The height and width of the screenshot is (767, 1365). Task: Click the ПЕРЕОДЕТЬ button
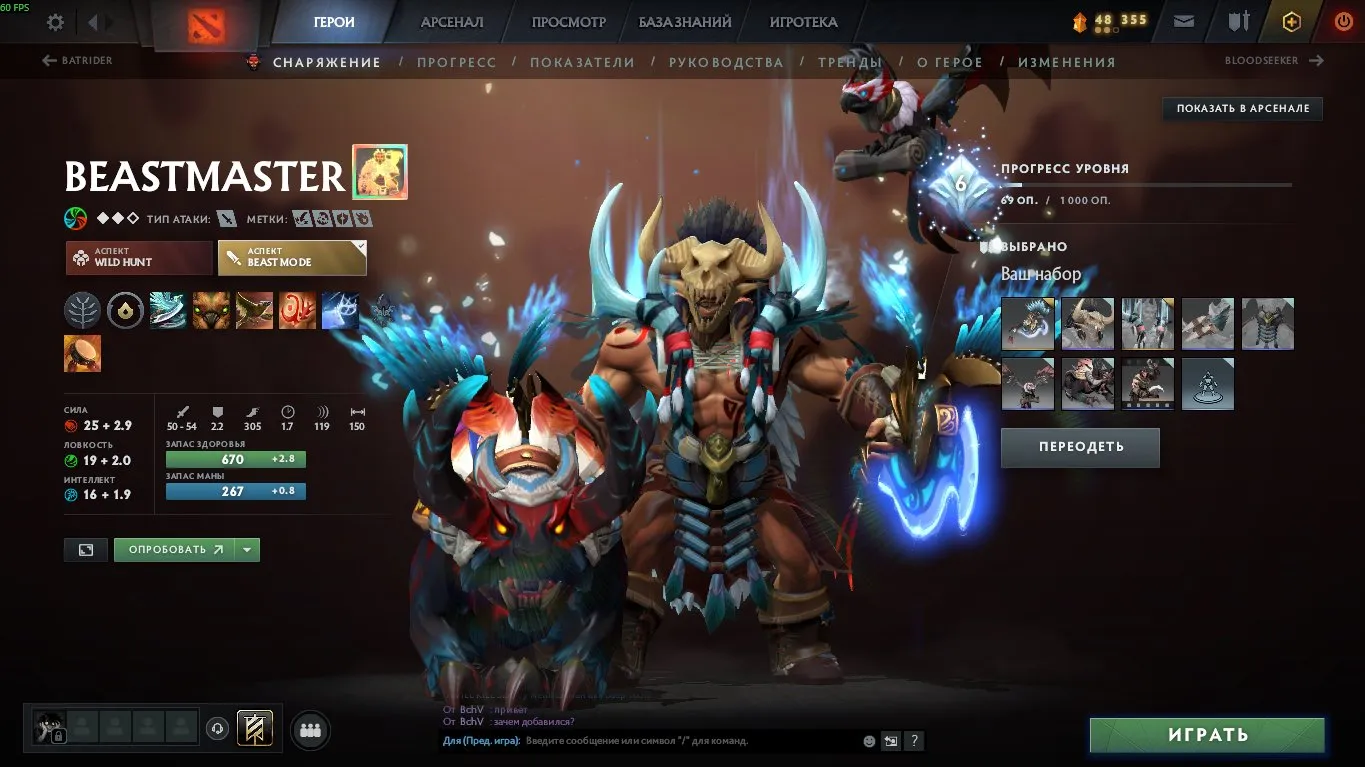1080,447
